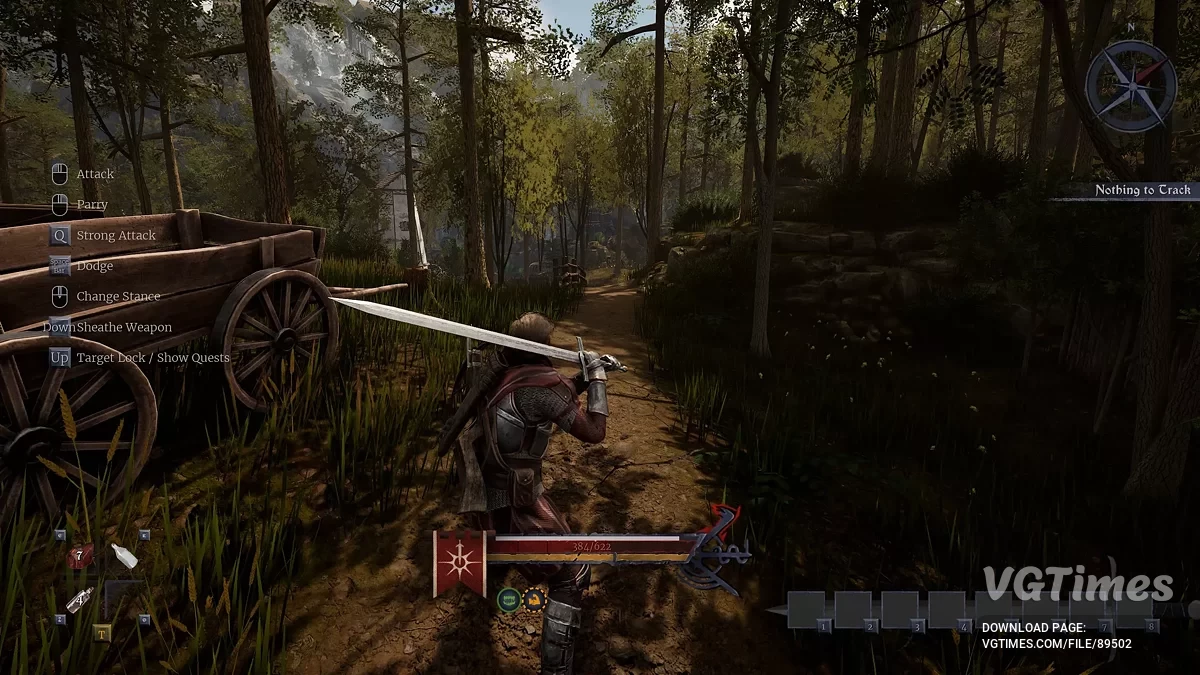Select hotbar slot number 2
This screenshot has width=1200, height=675.
853,609
